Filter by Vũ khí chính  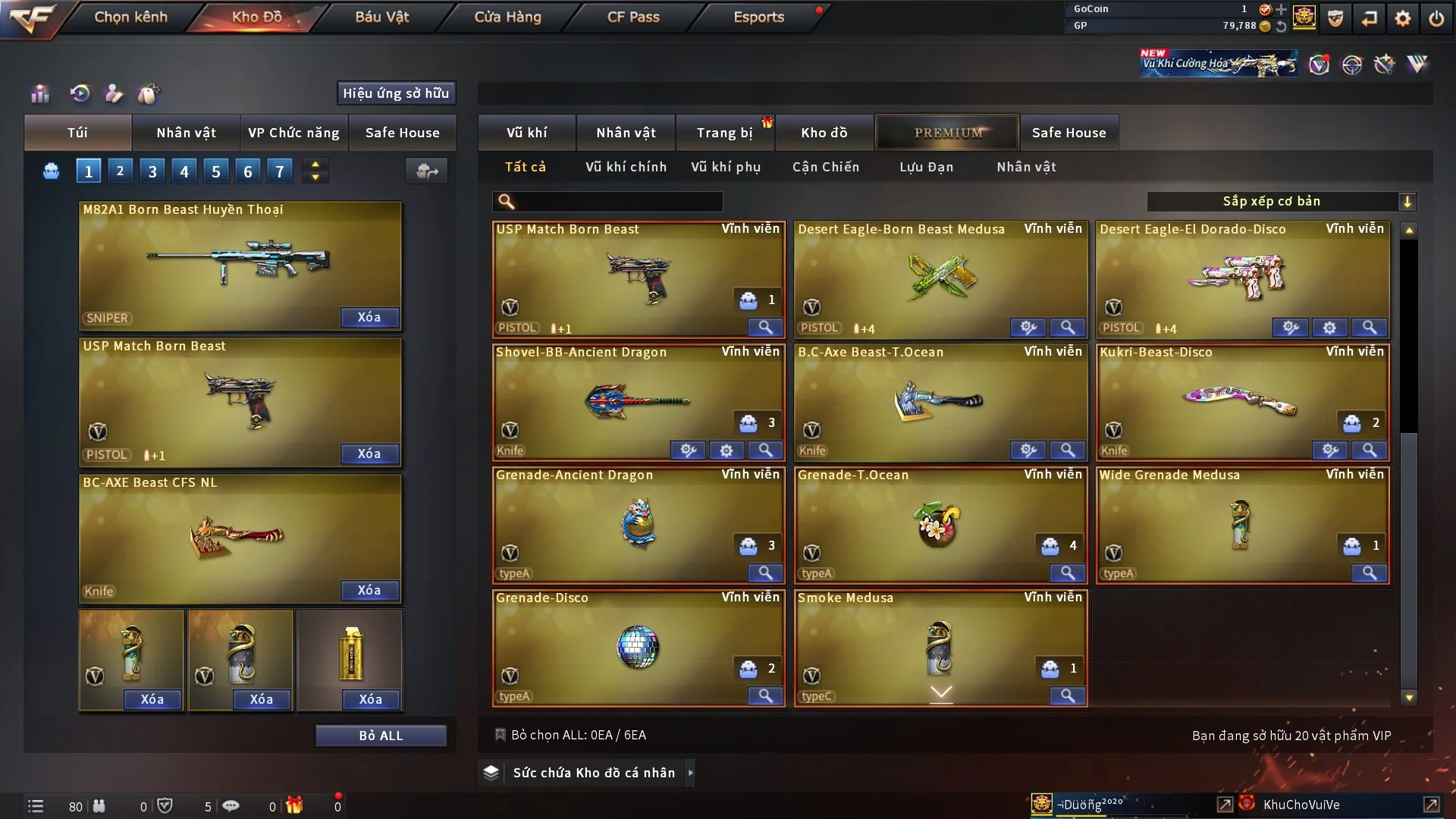pos(626,167)
